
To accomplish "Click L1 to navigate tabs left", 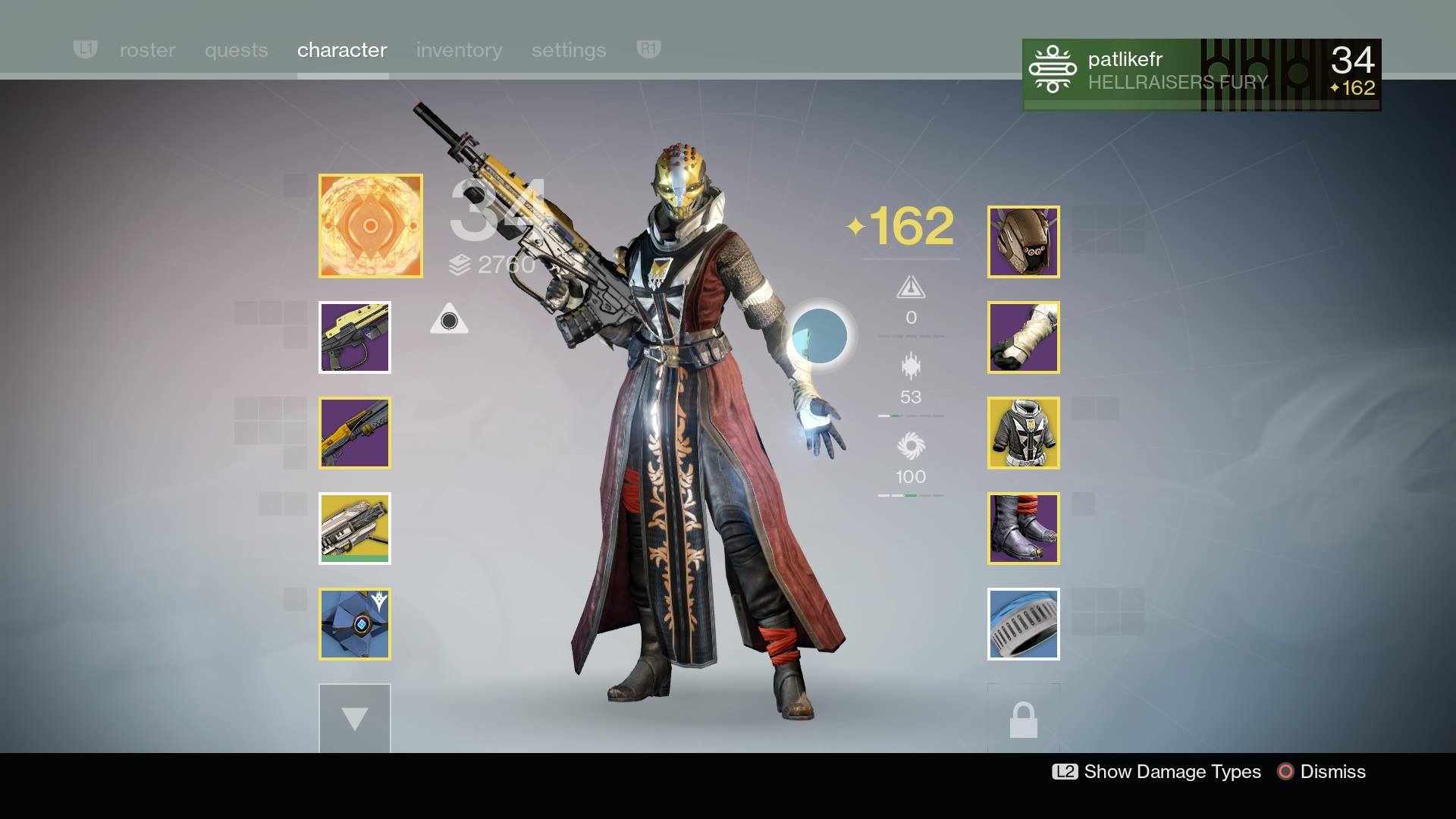I will coord(85,49).
